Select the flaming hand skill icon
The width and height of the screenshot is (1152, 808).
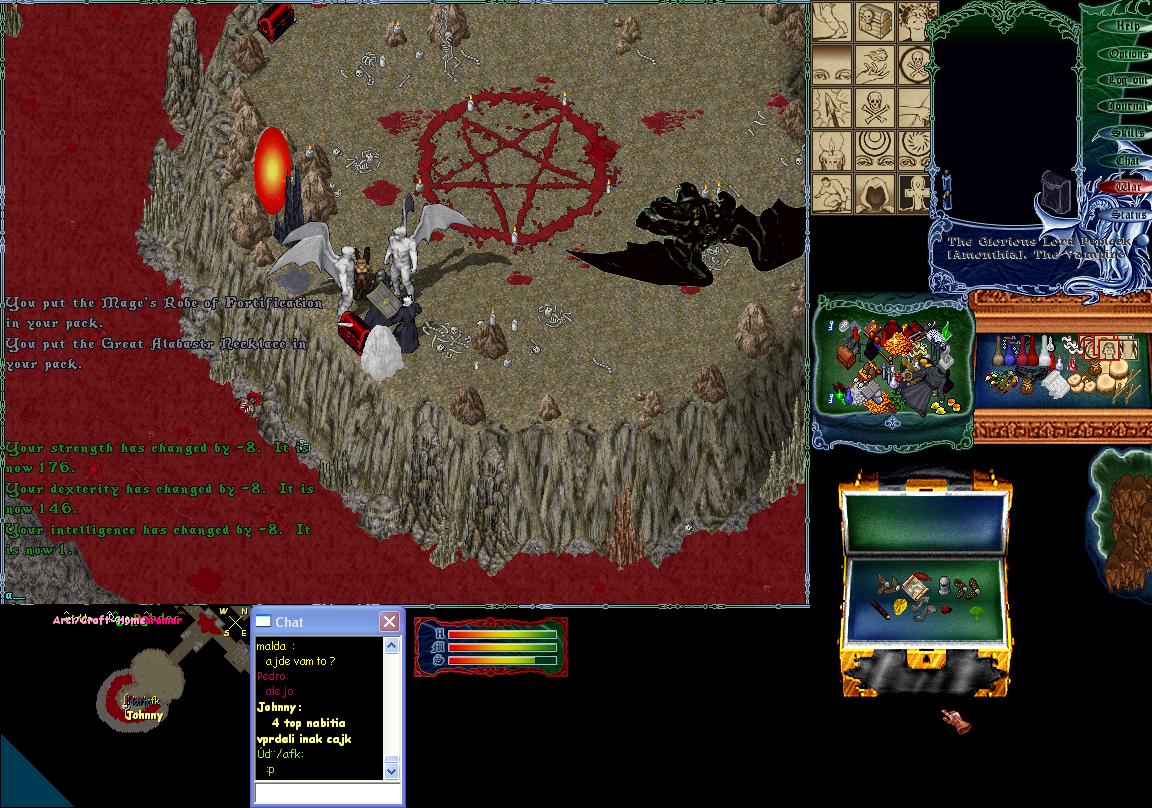(x=876, y=64)
